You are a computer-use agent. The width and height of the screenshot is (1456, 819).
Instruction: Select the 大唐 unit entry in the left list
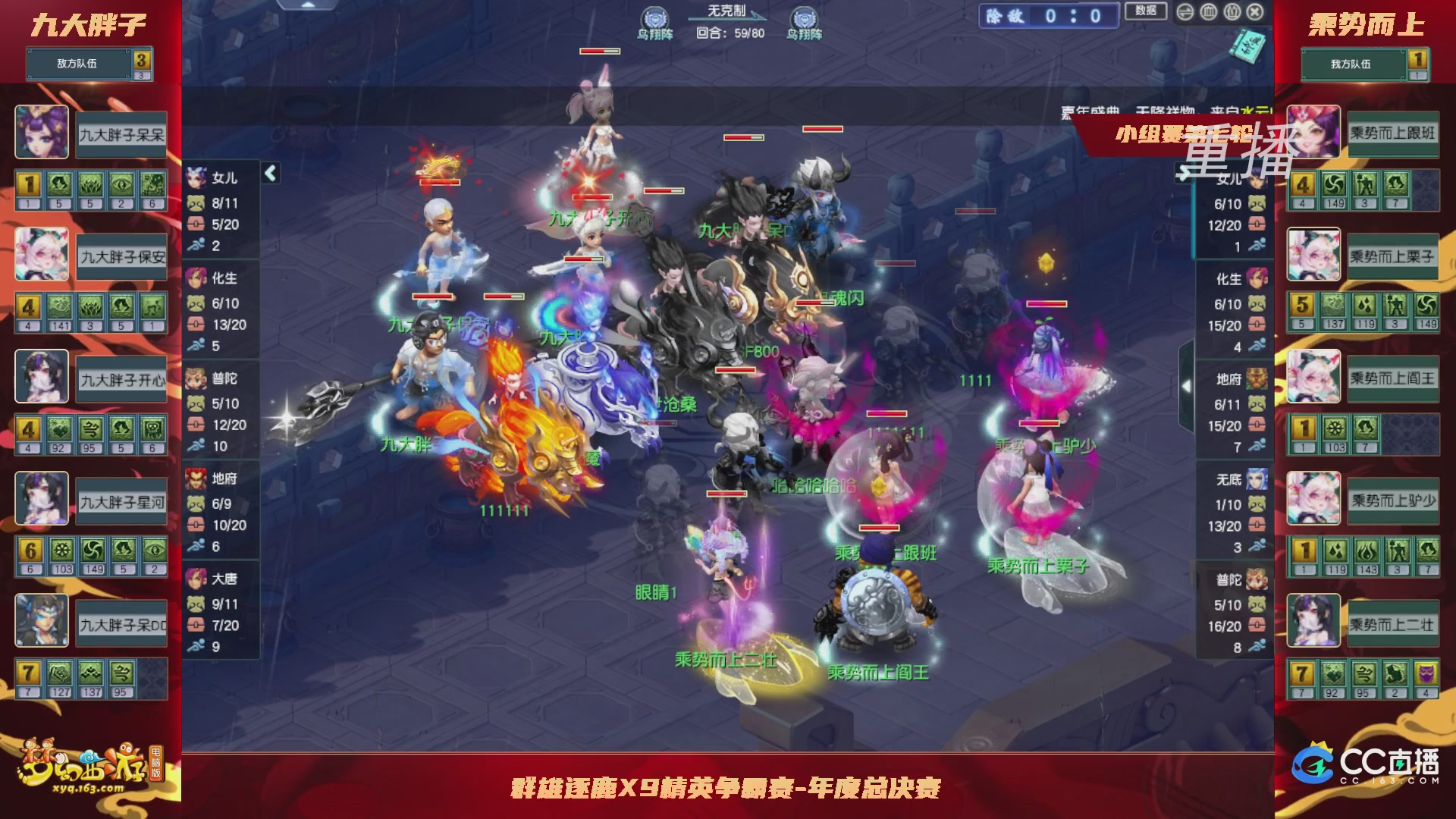(x=224, y=580)
